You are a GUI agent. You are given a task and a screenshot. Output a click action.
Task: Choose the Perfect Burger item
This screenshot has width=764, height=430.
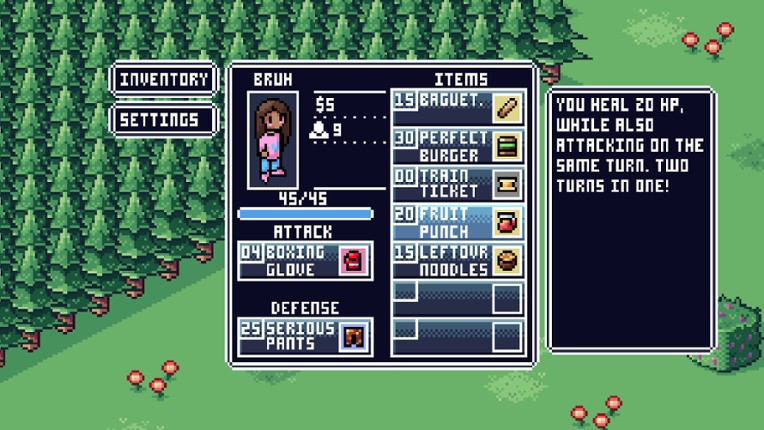click(x=457, y=145)
